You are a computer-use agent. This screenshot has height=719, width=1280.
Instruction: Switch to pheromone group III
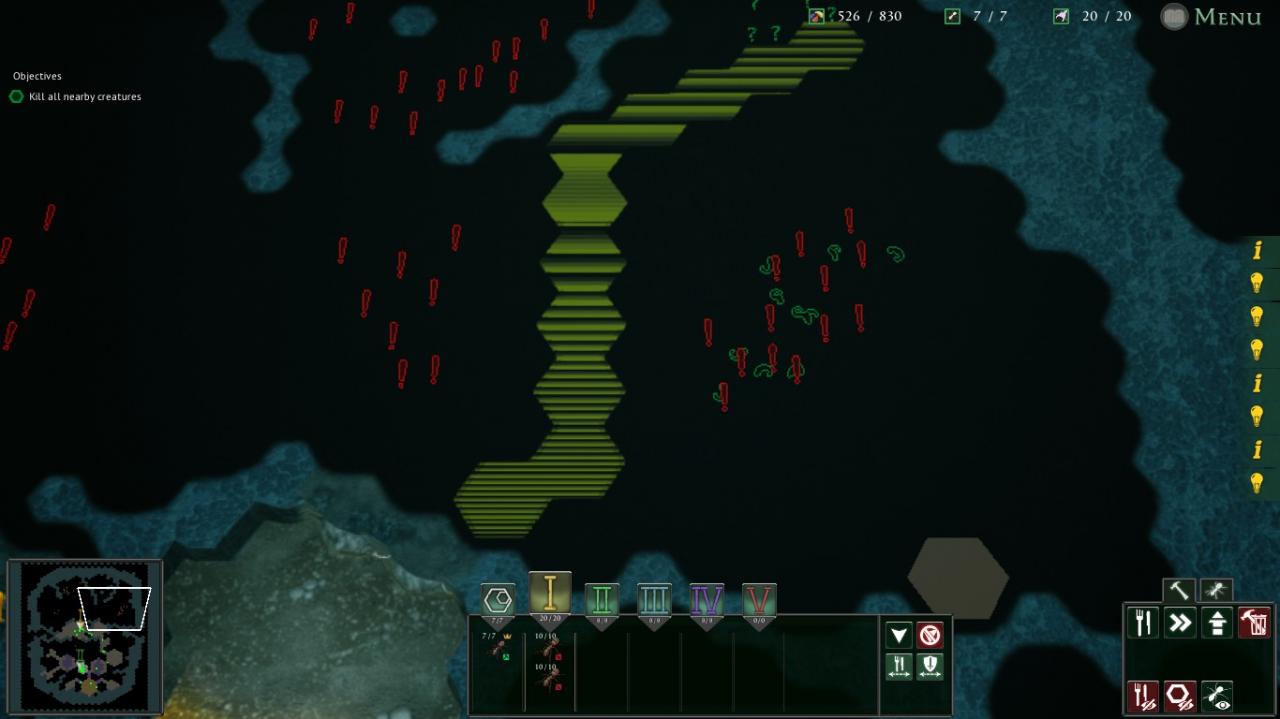click(x=654, y=600)
